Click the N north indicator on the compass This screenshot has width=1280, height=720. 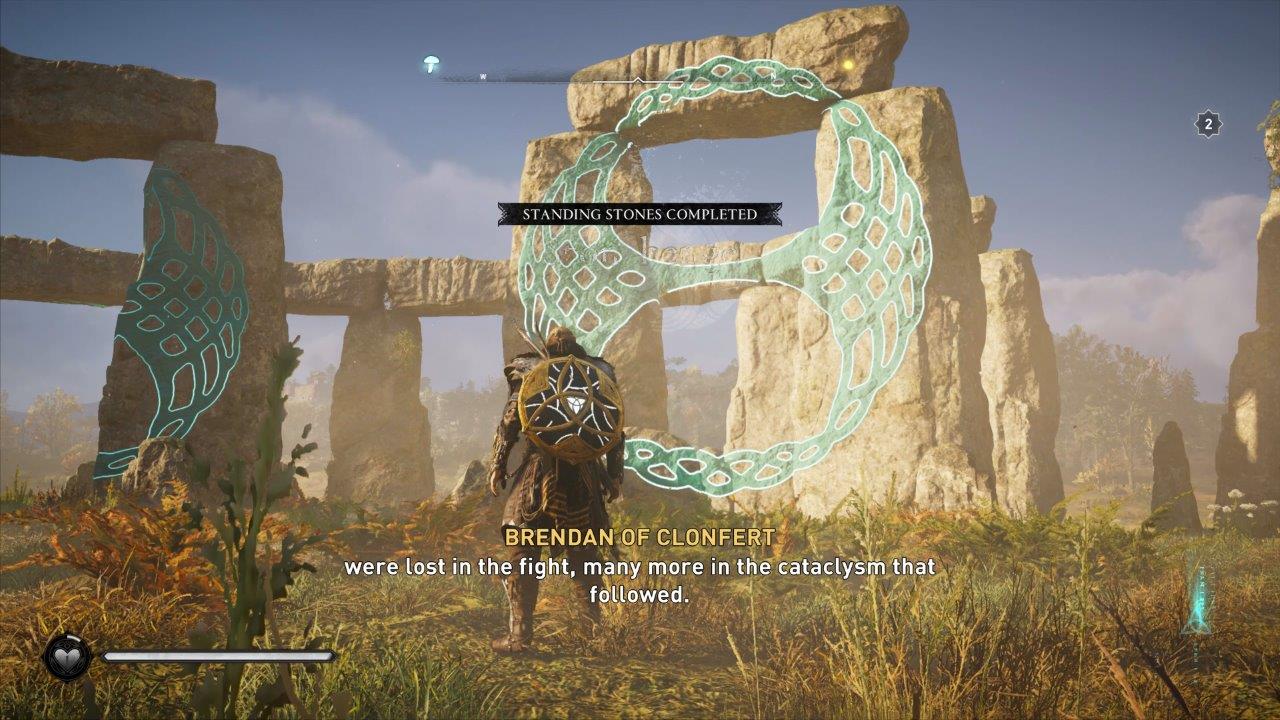point(773,77)
